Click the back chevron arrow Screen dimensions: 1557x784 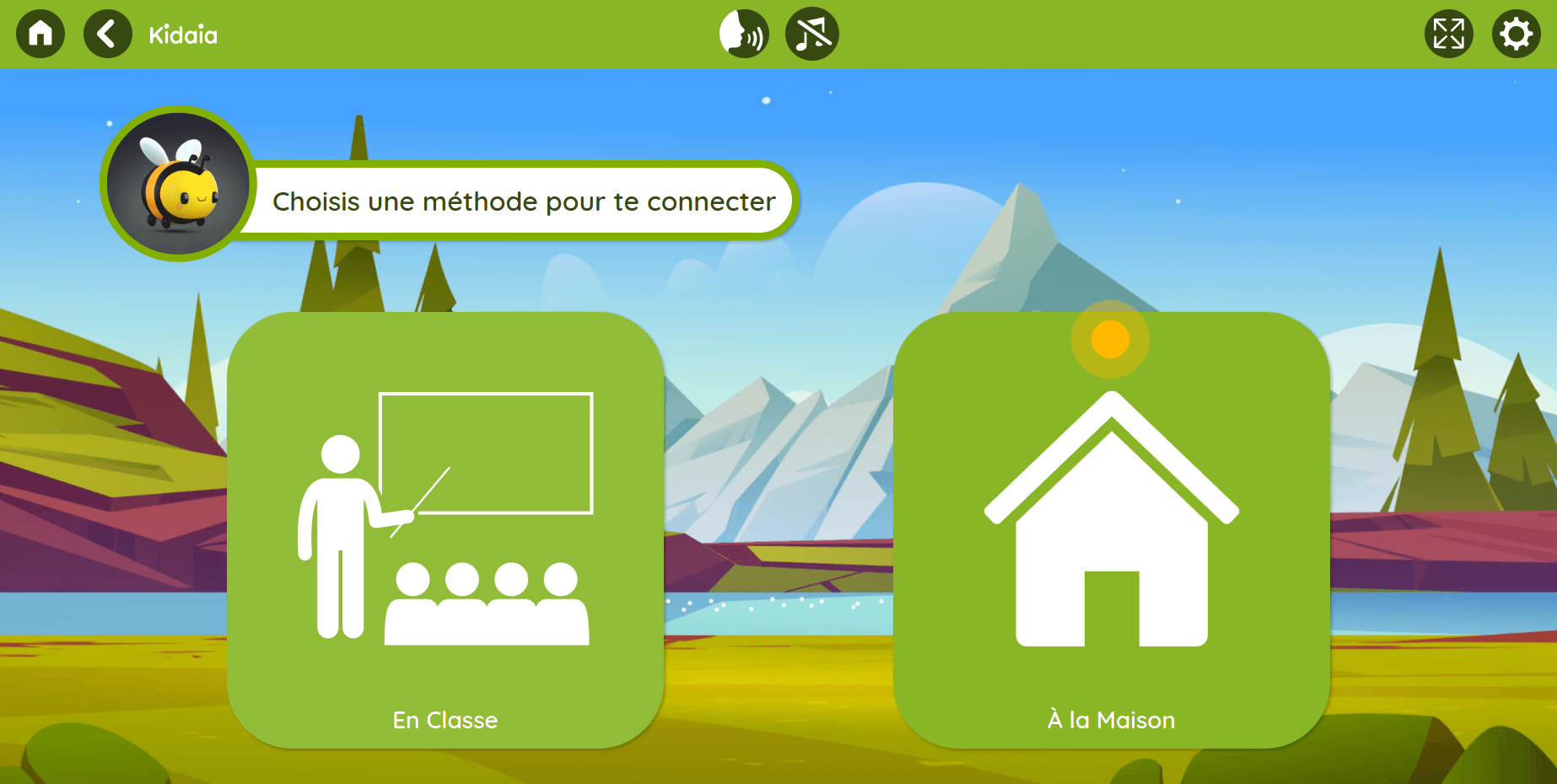pyautogui.click(x=106, y=33)
